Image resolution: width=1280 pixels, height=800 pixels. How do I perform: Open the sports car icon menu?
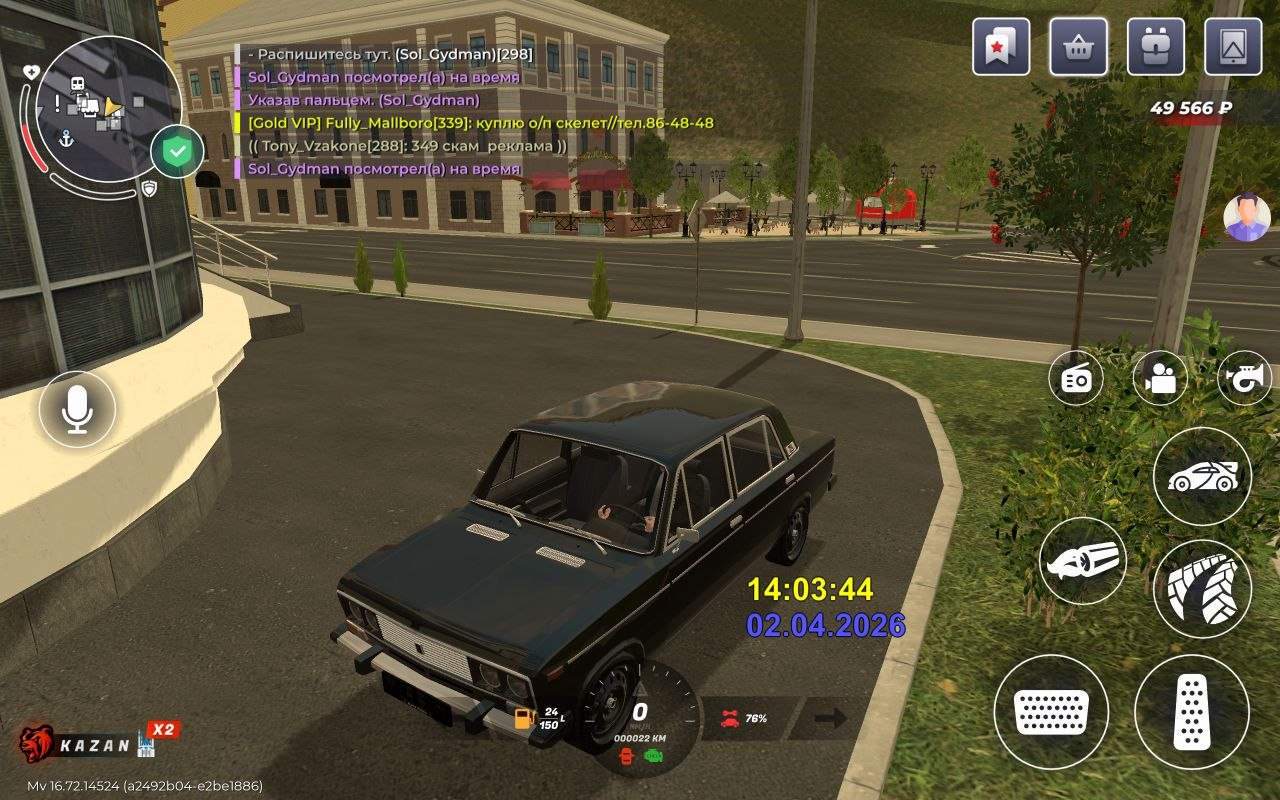1202,477
